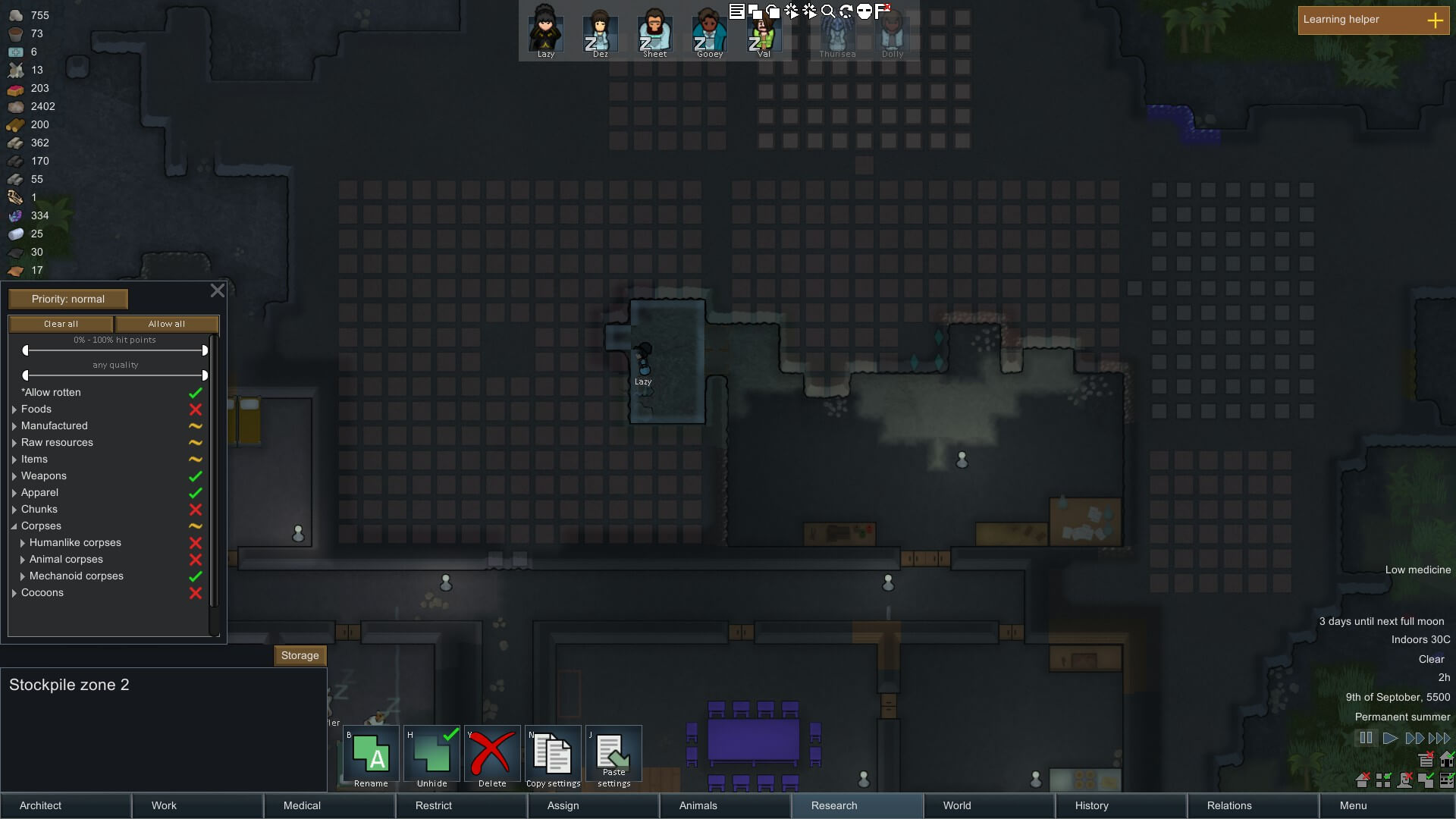The height and width of the screenshot is (819, 1456).
Task: Click the Allow all filter button
Action: coord(167,324)
